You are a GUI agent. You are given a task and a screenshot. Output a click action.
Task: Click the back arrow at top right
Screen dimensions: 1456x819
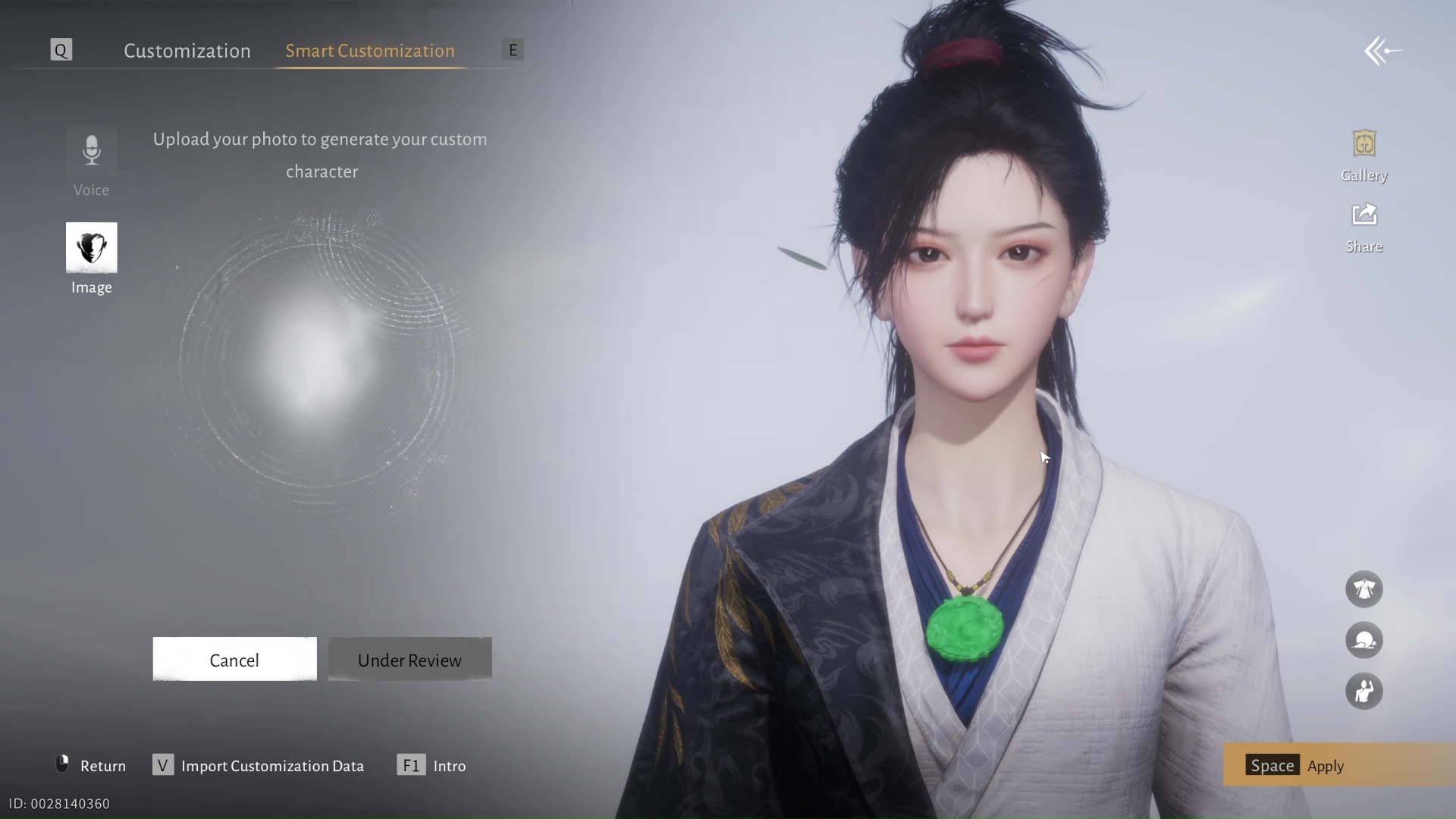pos(1382,52)
